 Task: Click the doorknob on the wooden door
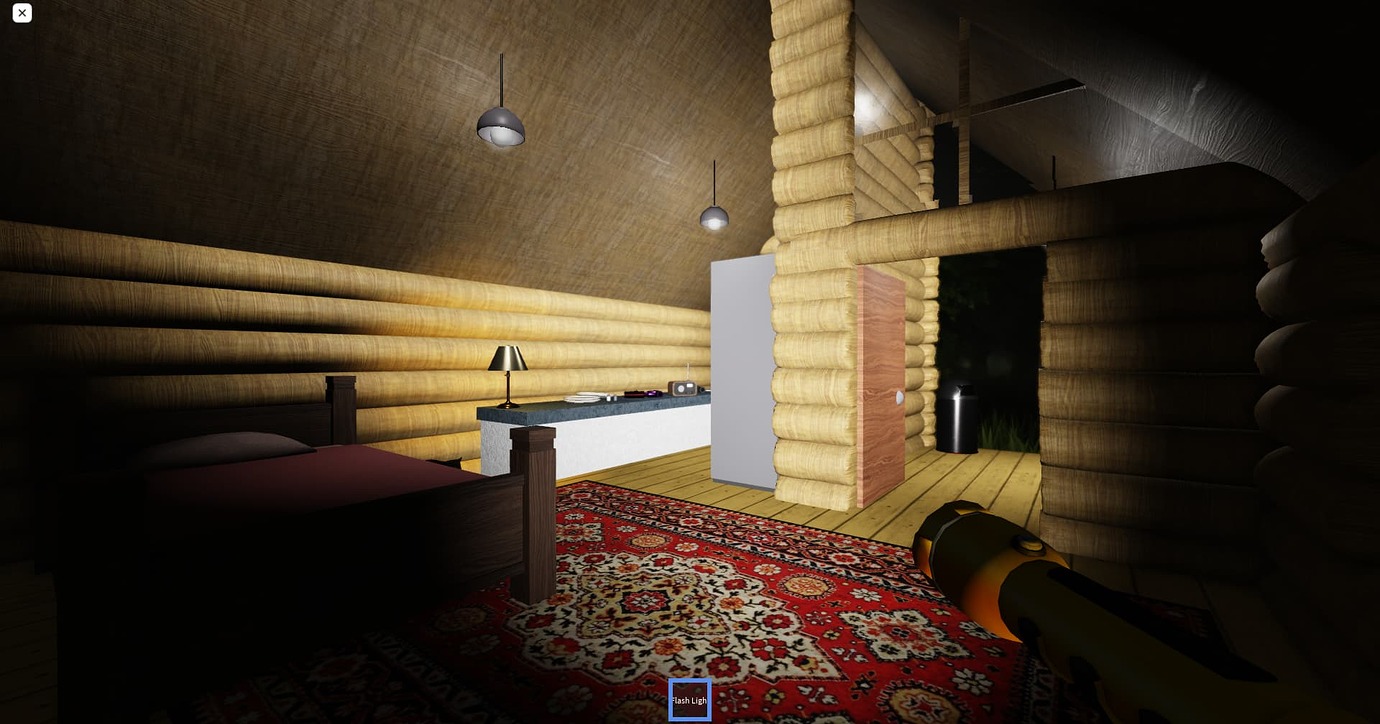point(899,398)
